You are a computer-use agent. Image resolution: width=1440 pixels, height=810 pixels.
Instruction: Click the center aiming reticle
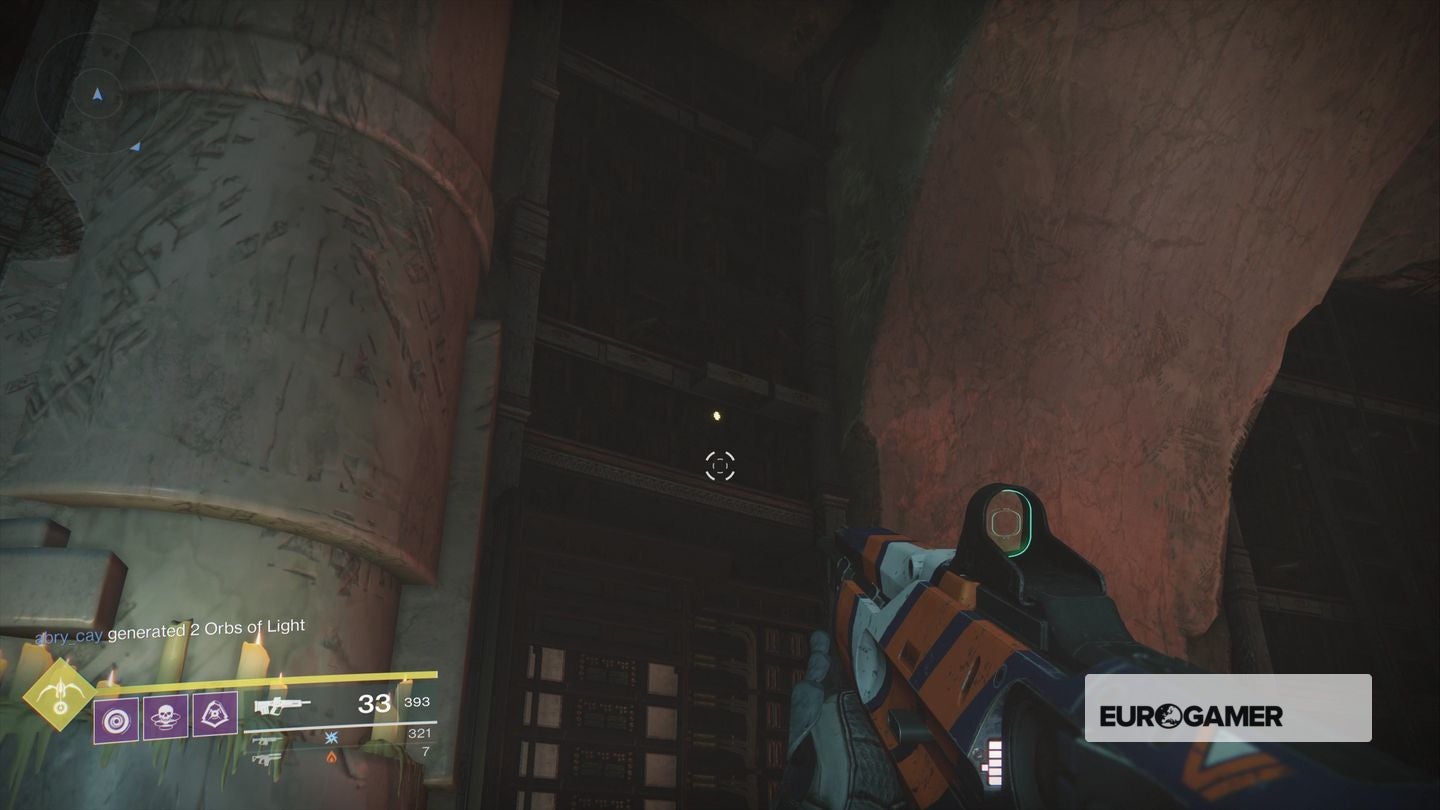tap(721, 464)
